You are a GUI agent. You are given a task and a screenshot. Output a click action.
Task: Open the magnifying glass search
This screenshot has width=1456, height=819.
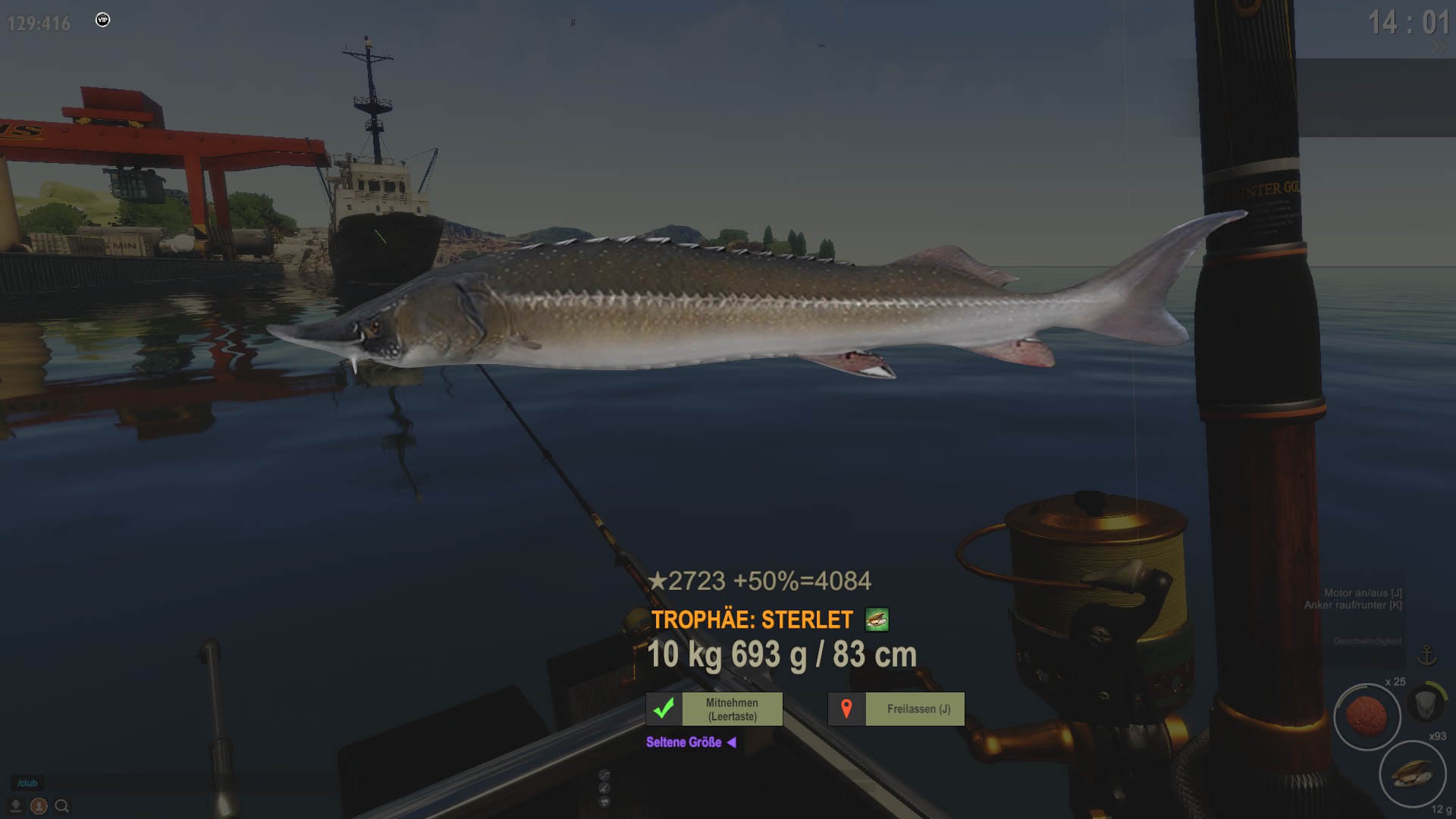(x=62, y=806)
